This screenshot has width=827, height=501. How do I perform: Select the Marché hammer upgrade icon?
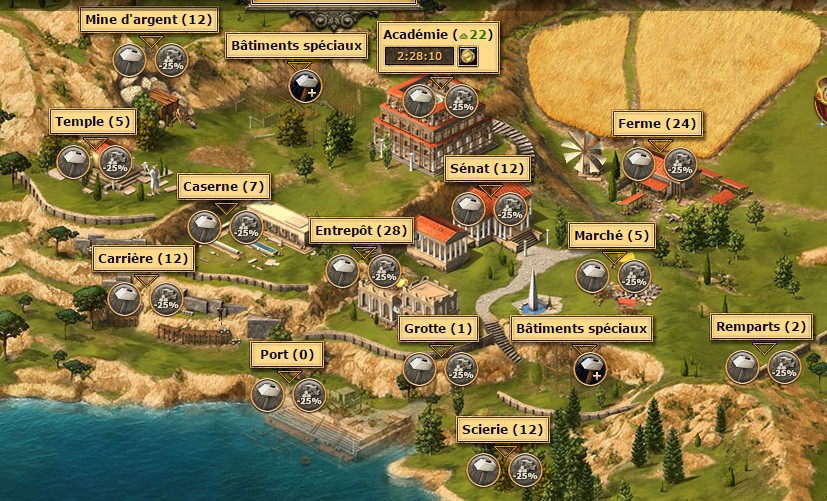pyautogui.click(x=592, y=275)
